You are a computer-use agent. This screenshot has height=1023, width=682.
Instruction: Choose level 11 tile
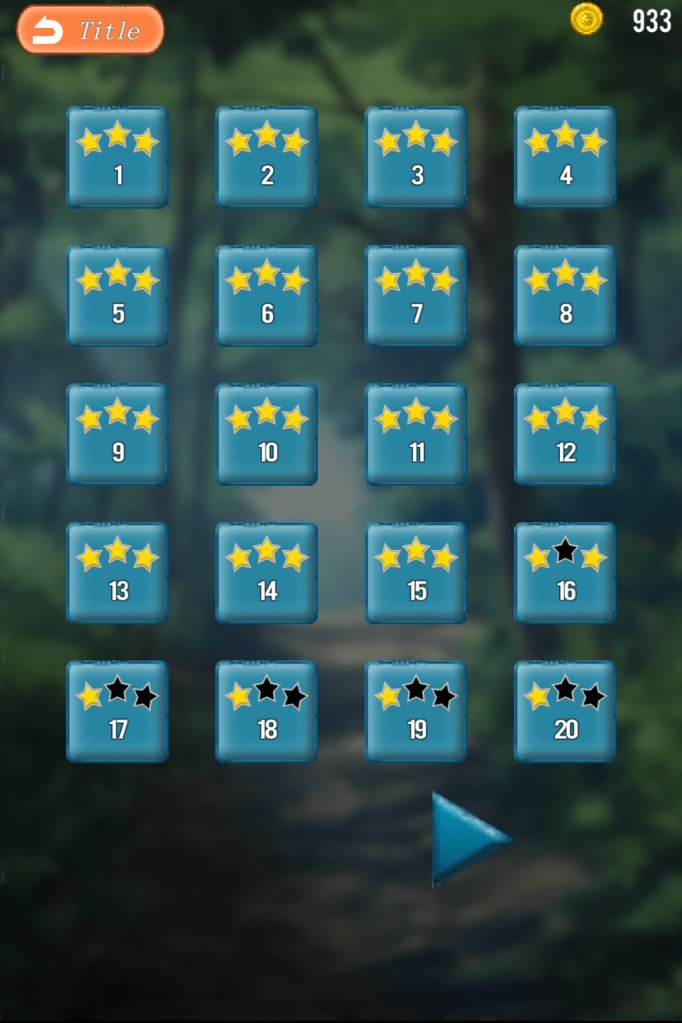click(416, 434)
